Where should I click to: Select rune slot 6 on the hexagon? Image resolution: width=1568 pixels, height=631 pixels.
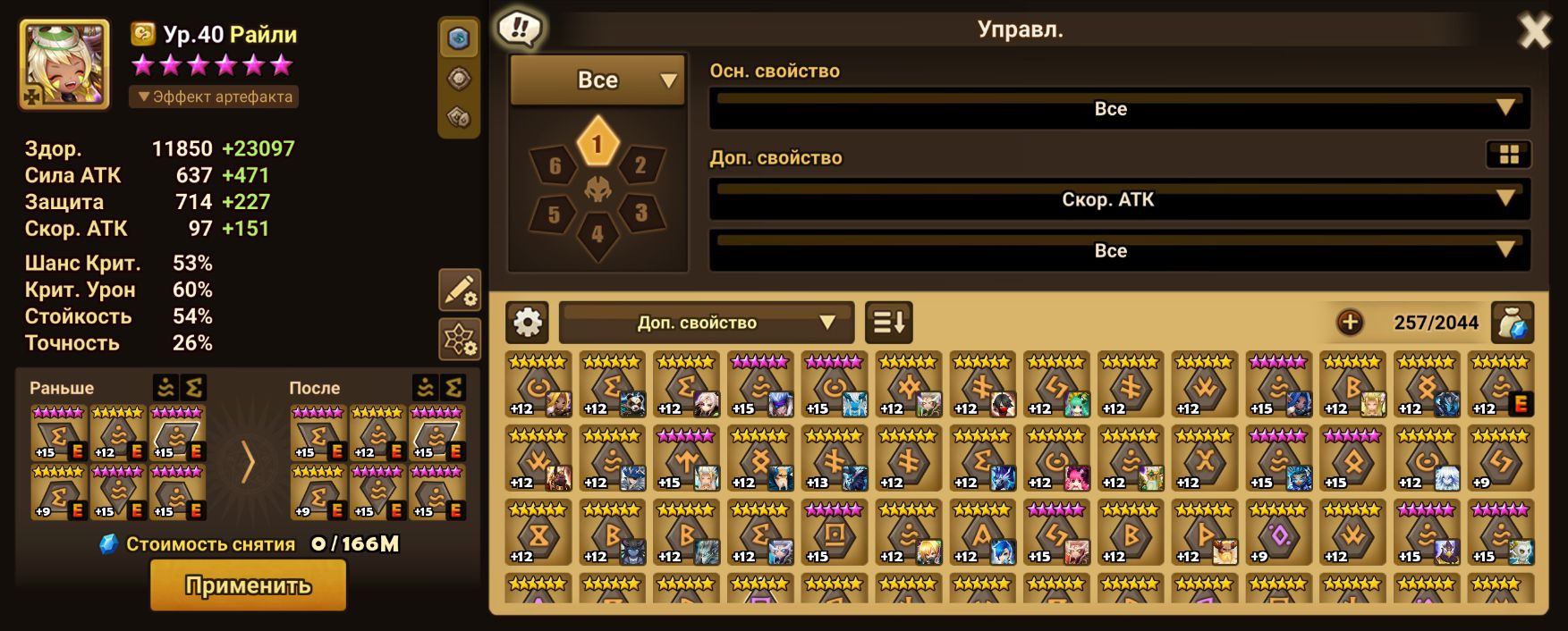(x=555, y=166)
